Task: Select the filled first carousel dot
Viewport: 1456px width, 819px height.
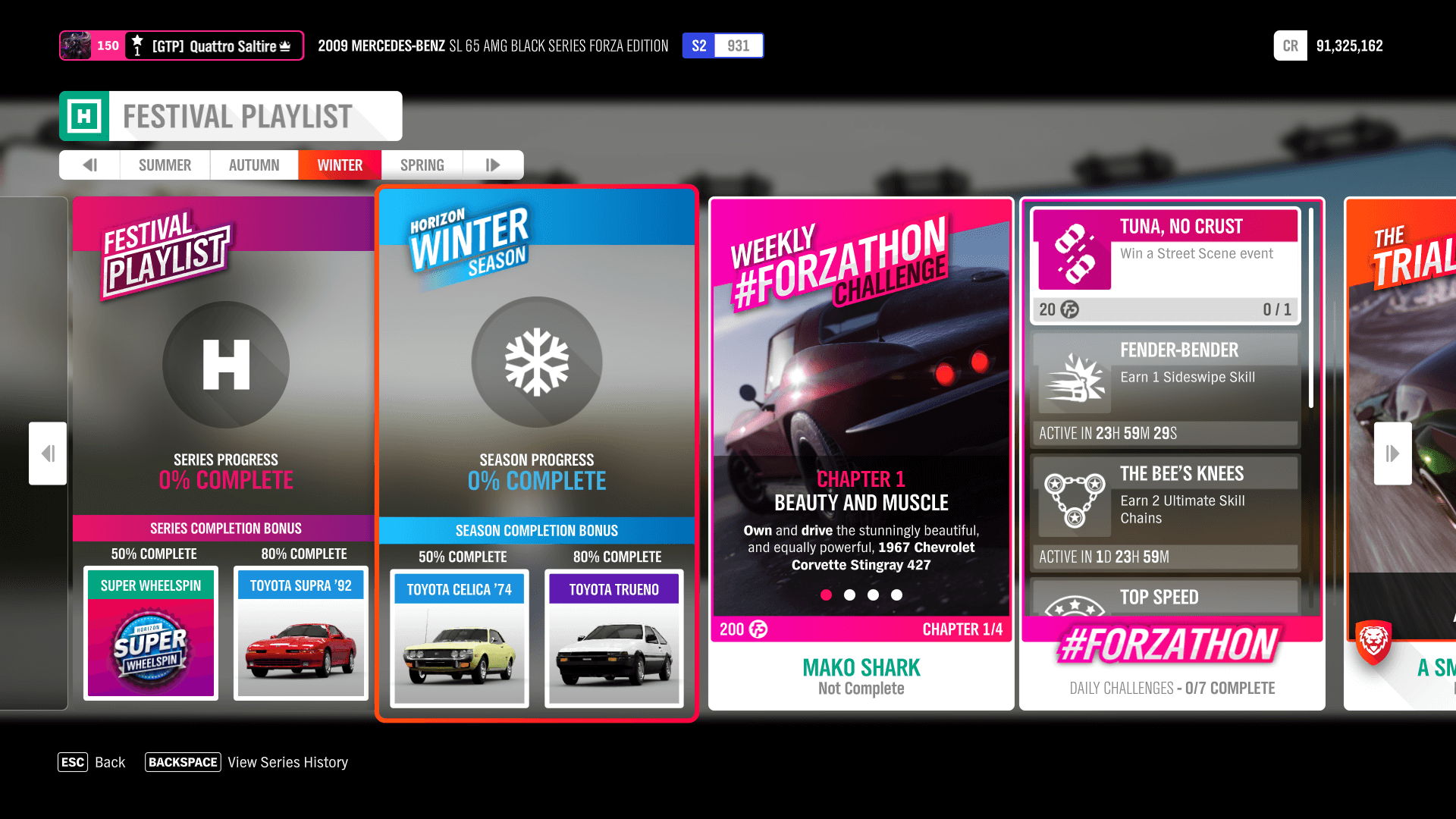Action: tap(826, 595)
